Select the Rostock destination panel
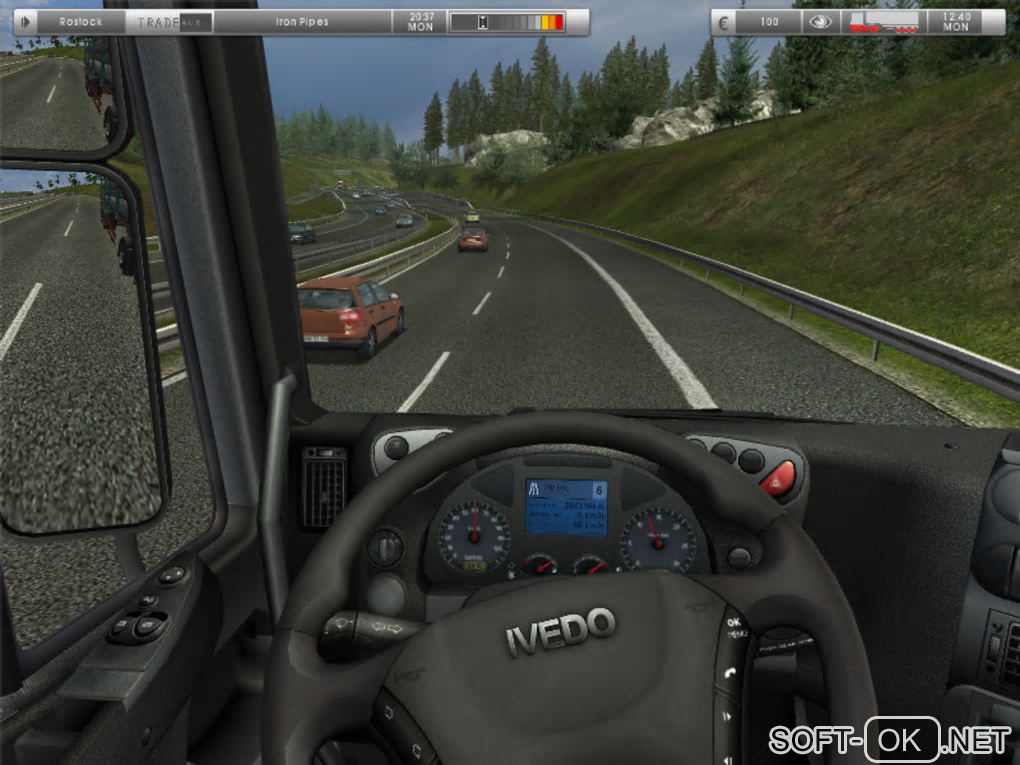 pyautogui.click(x=81, y=21)
